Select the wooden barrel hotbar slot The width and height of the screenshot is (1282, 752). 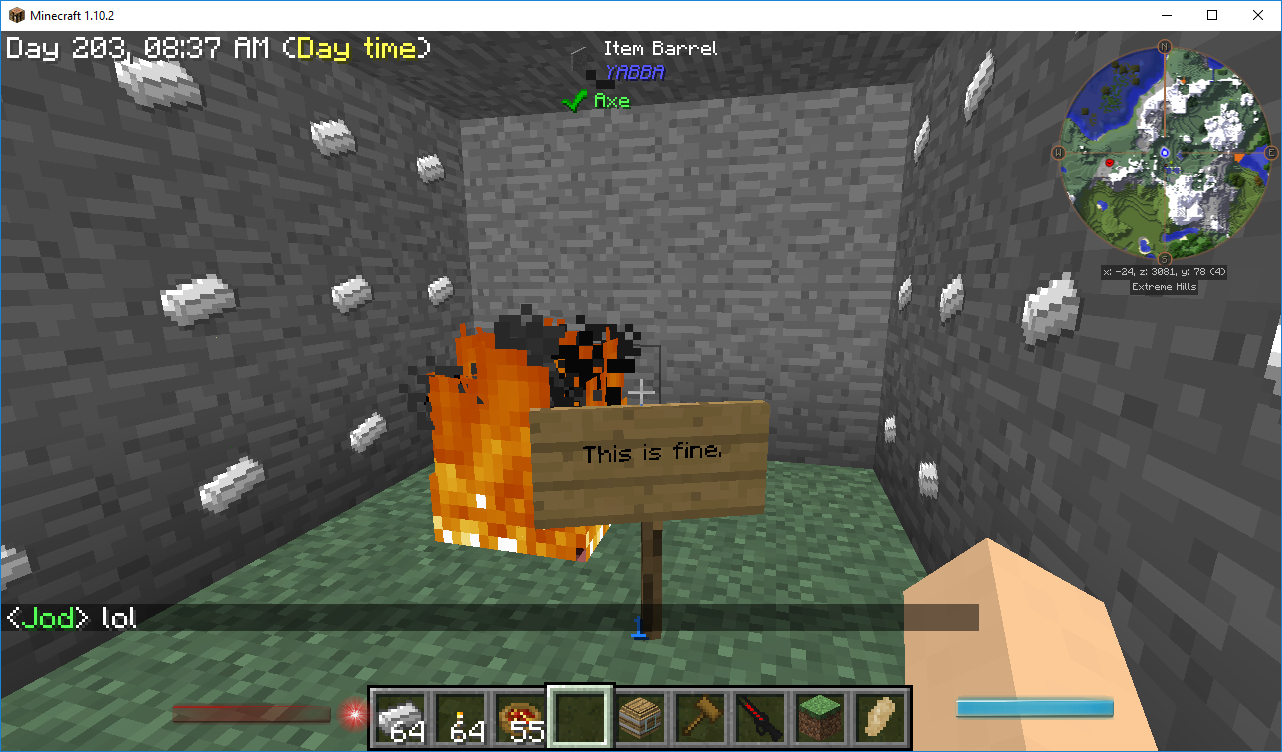tap(640, 717)
